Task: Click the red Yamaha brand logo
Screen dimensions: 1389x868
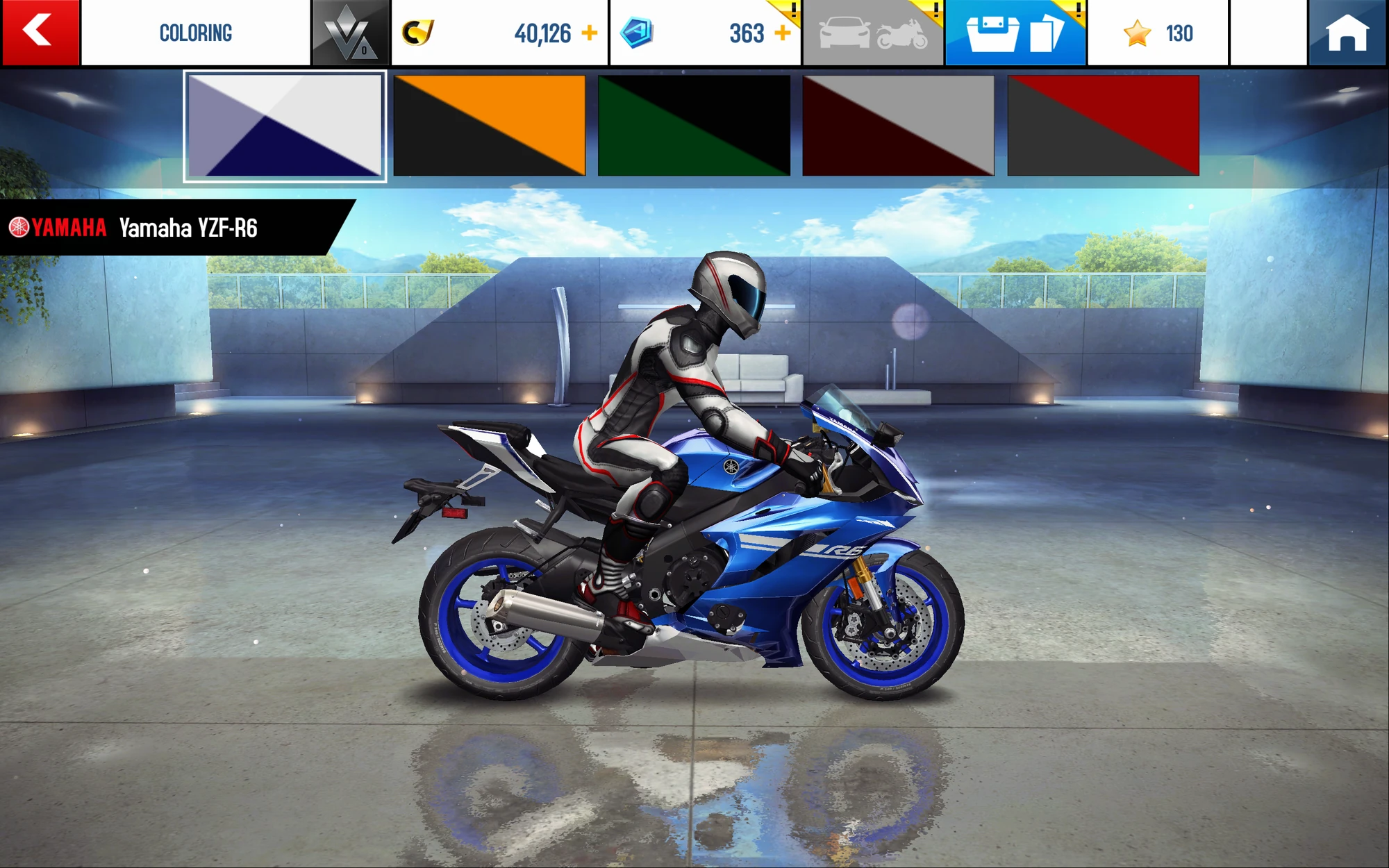Action: tap(54, 224)
